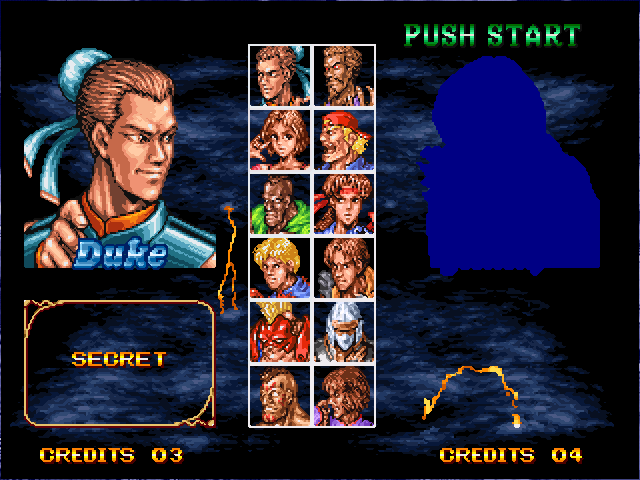Viewport: 640px width, 480px height.
Task: Pick the dark-skinned fighter in green
Action: 281,204
